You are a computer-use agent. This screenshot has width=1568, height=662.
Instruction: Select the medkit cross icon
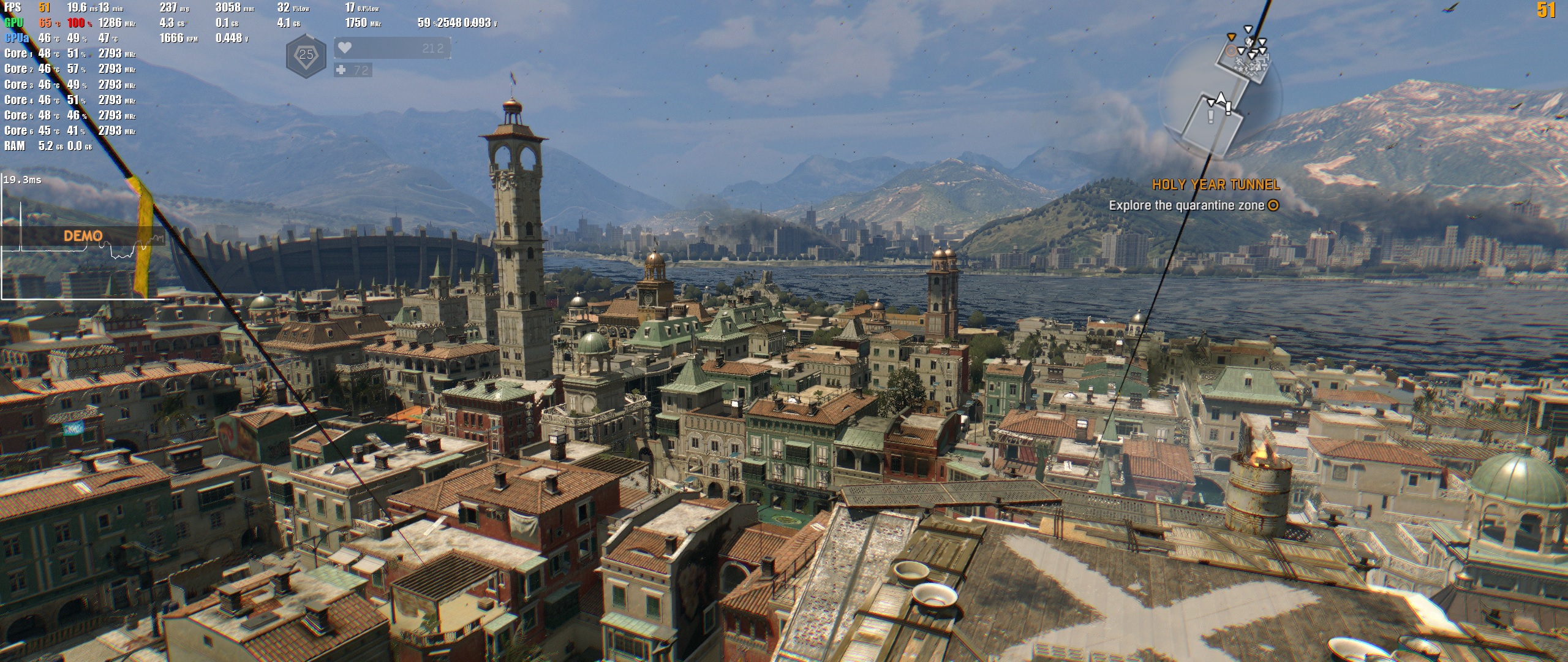341,70
